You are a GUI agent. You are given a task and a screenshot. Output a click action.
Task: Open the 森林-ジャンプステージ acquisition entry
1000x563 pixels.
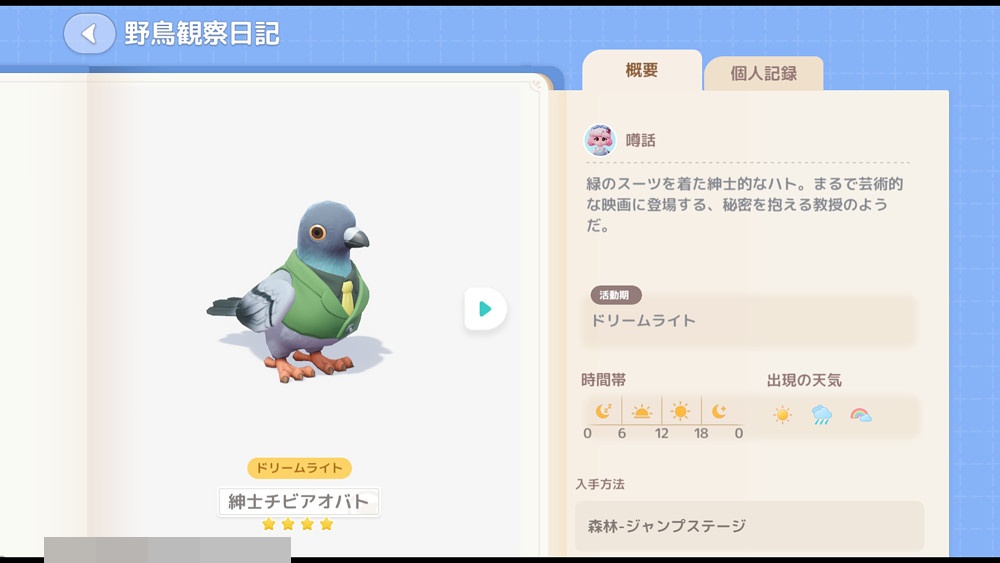pos(748,526)
